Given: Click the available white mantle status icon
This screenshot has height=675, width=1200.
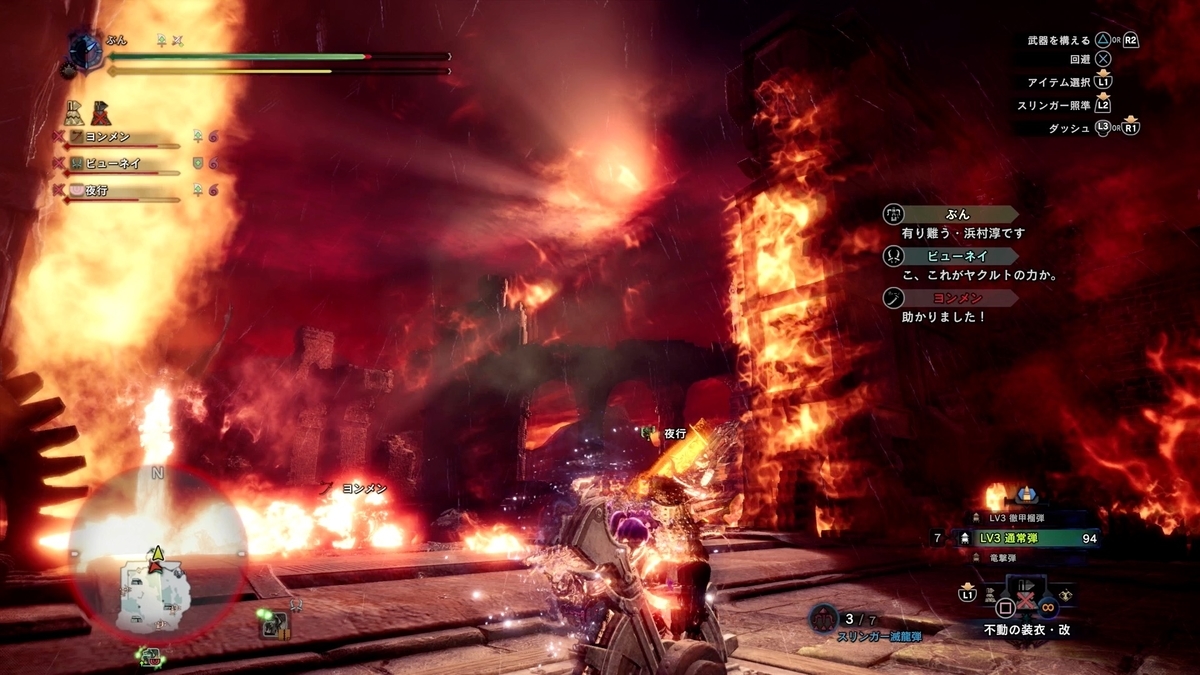Looking at the screenshot, I should tap(75, 112).
